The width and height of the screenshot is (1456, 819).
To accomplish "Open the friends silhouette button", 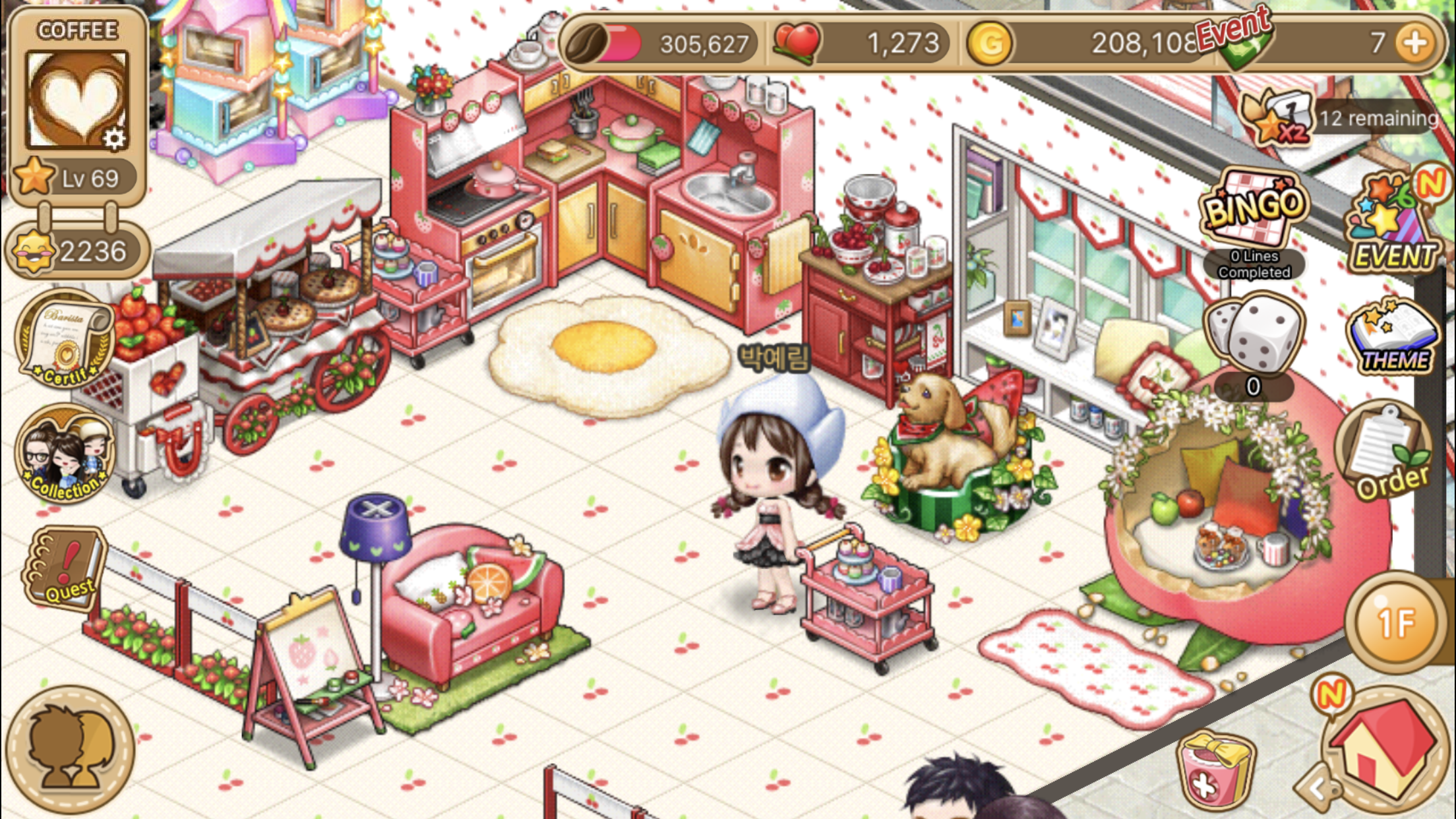I will (70, 749).
